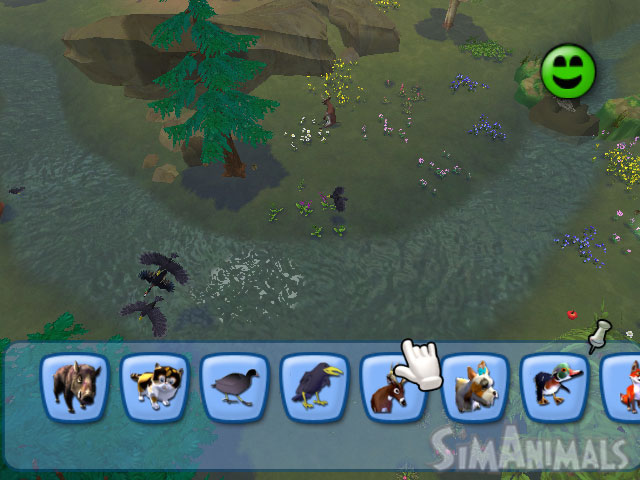
Task: Select the brown and white dog slot
Action: coord(475,387)
